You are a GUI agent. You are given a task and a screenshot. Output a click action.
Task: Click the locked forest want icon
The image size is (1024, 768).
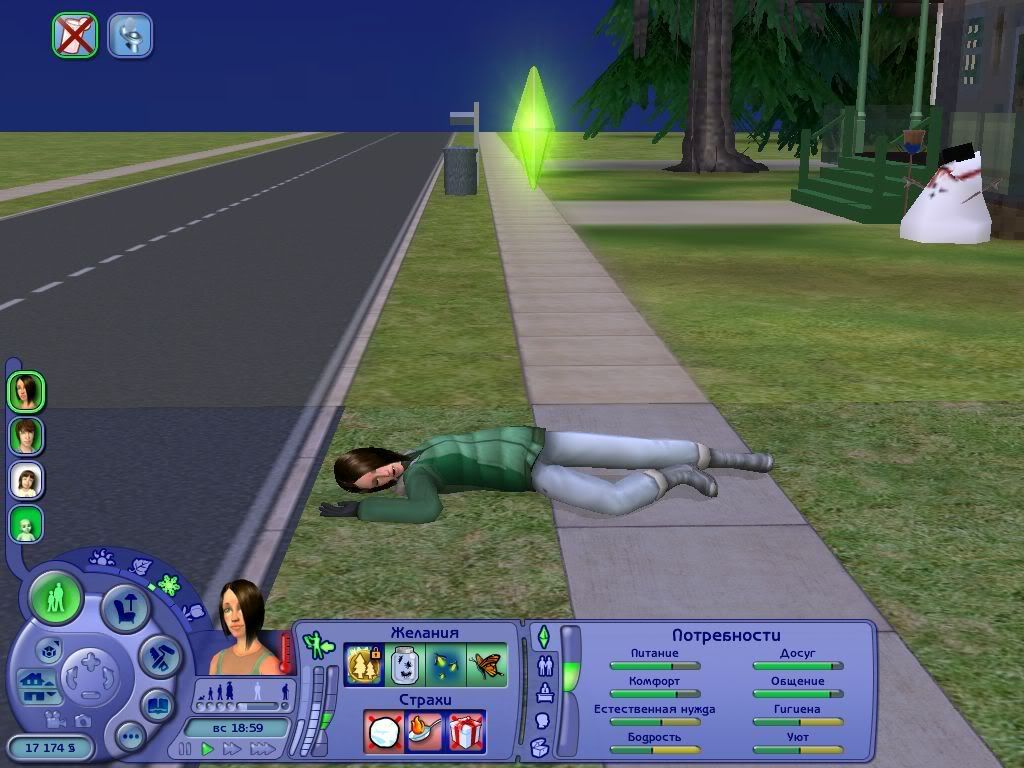pyautogui.click(x=362, y=664)
